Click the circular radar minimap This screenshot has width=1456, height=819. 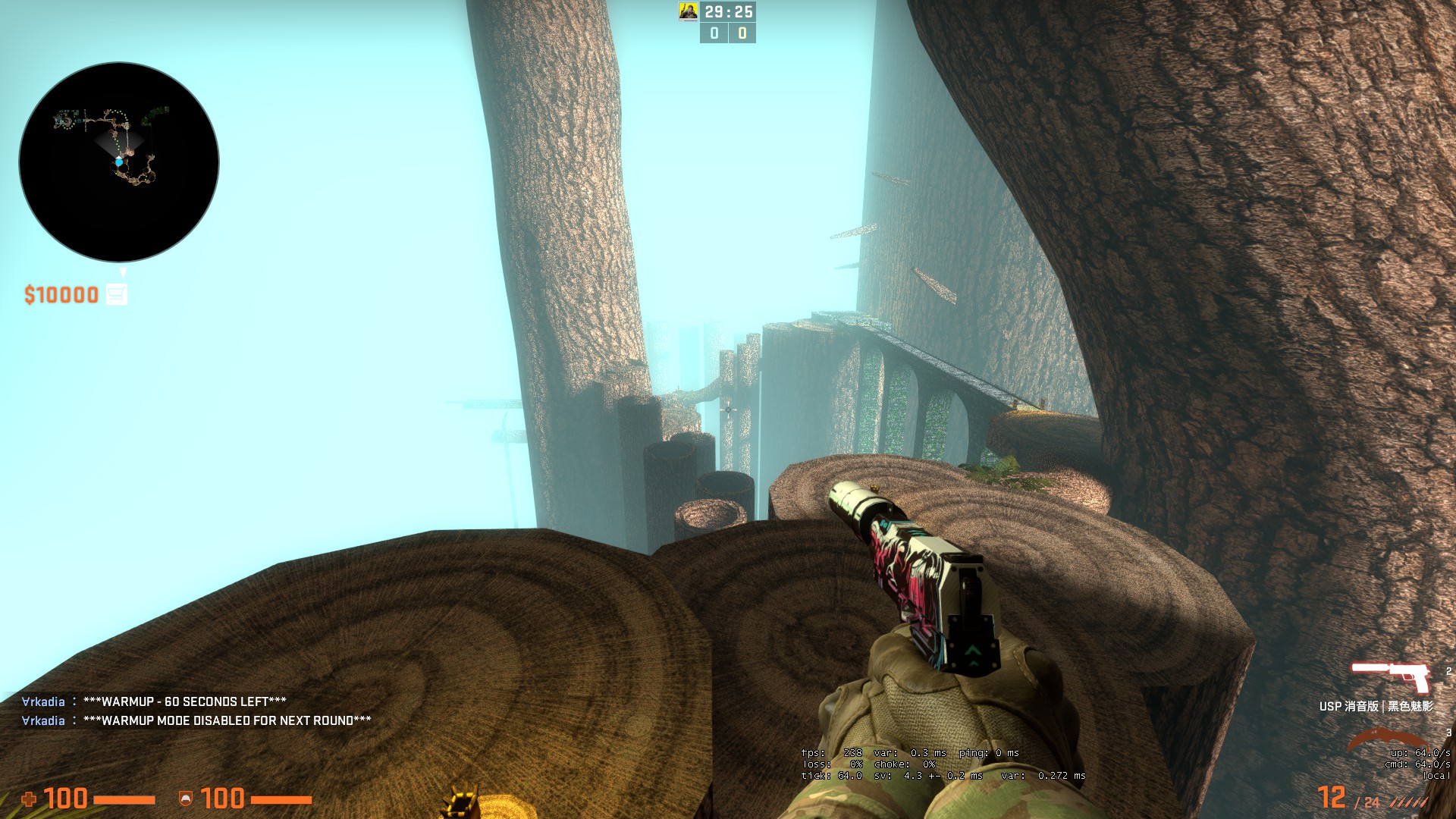[119, 162]
